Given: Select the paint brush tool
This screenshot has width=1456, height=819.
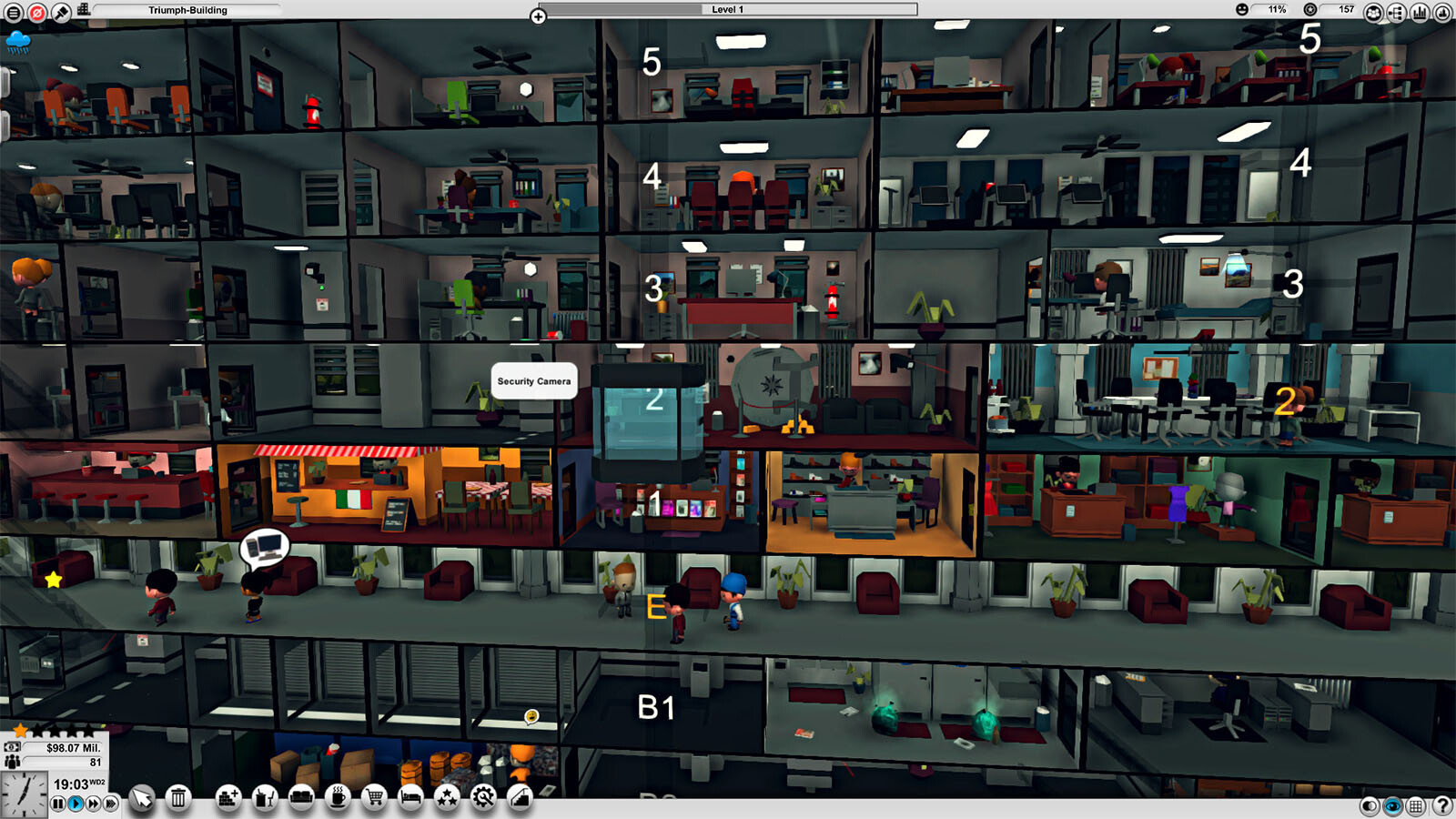Looking at the screenshot, I should click(61, 13).
